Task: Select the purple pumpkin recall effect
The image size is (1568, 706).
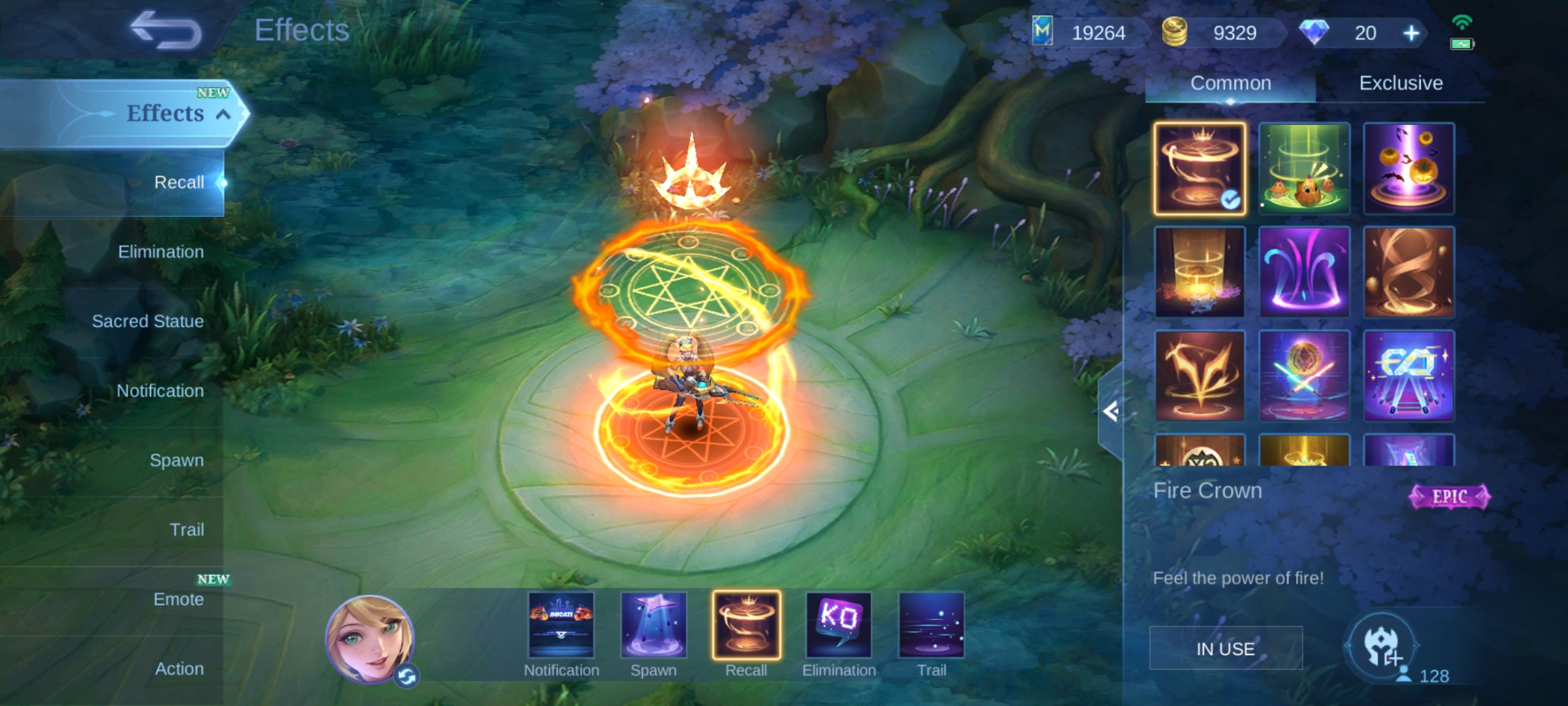Action: (1409, 169)
